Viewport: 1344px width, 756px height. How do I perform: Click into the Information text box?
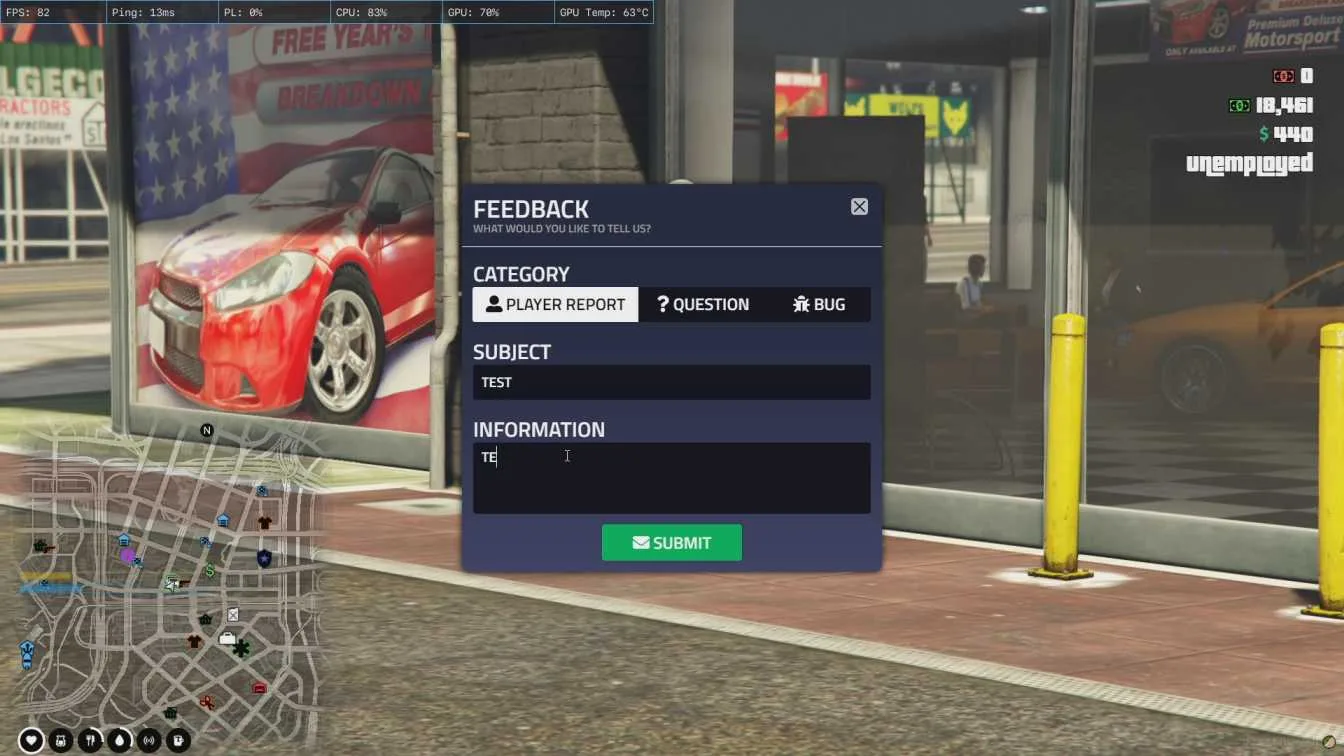pyautogui.click(x=671, y=478)
